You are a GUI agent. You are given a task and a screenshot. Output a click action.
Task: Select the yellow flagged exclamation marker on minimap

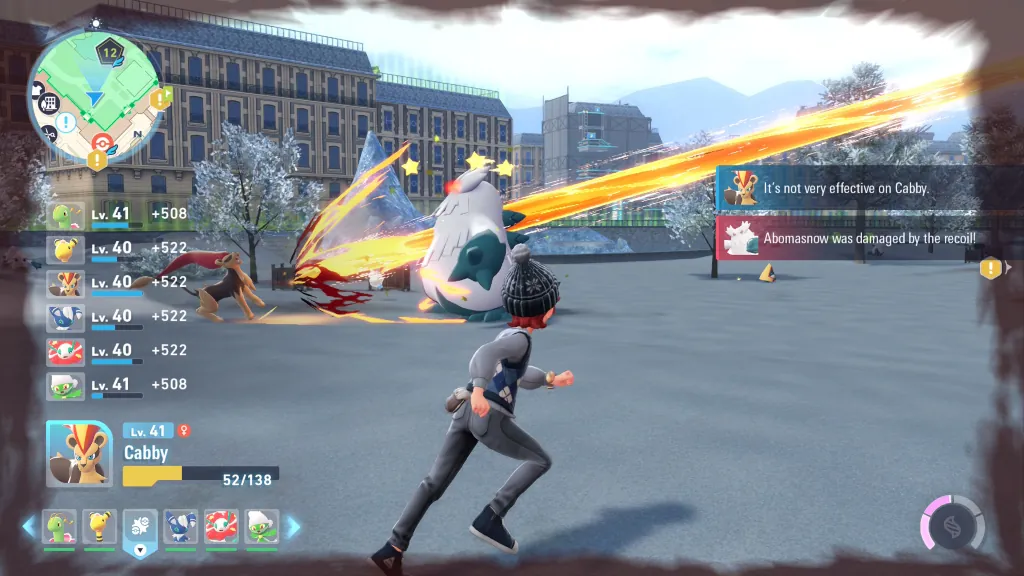coord(160,98)
